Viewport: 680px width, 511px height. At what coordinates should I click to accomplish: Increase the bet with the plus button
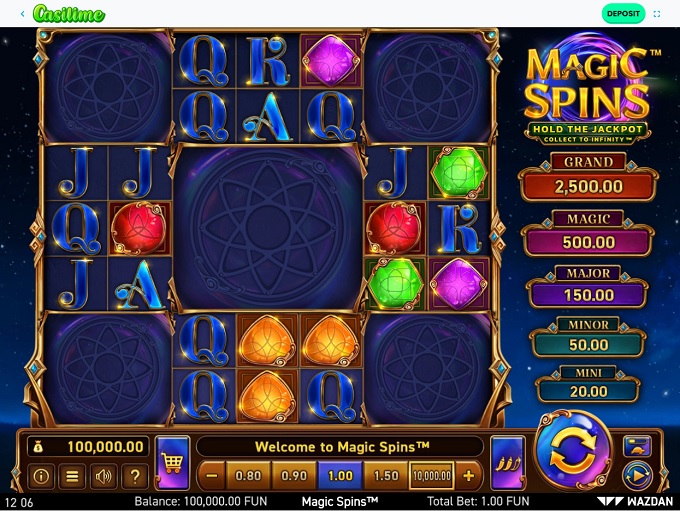tap(468, 475)
